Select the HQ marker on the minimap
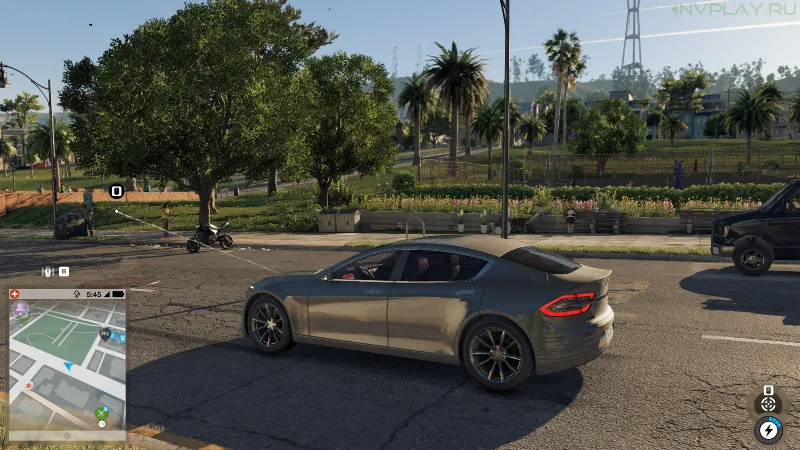Image resolution: width=800 pixels, height=450 pixels. (x=105, y=334)
